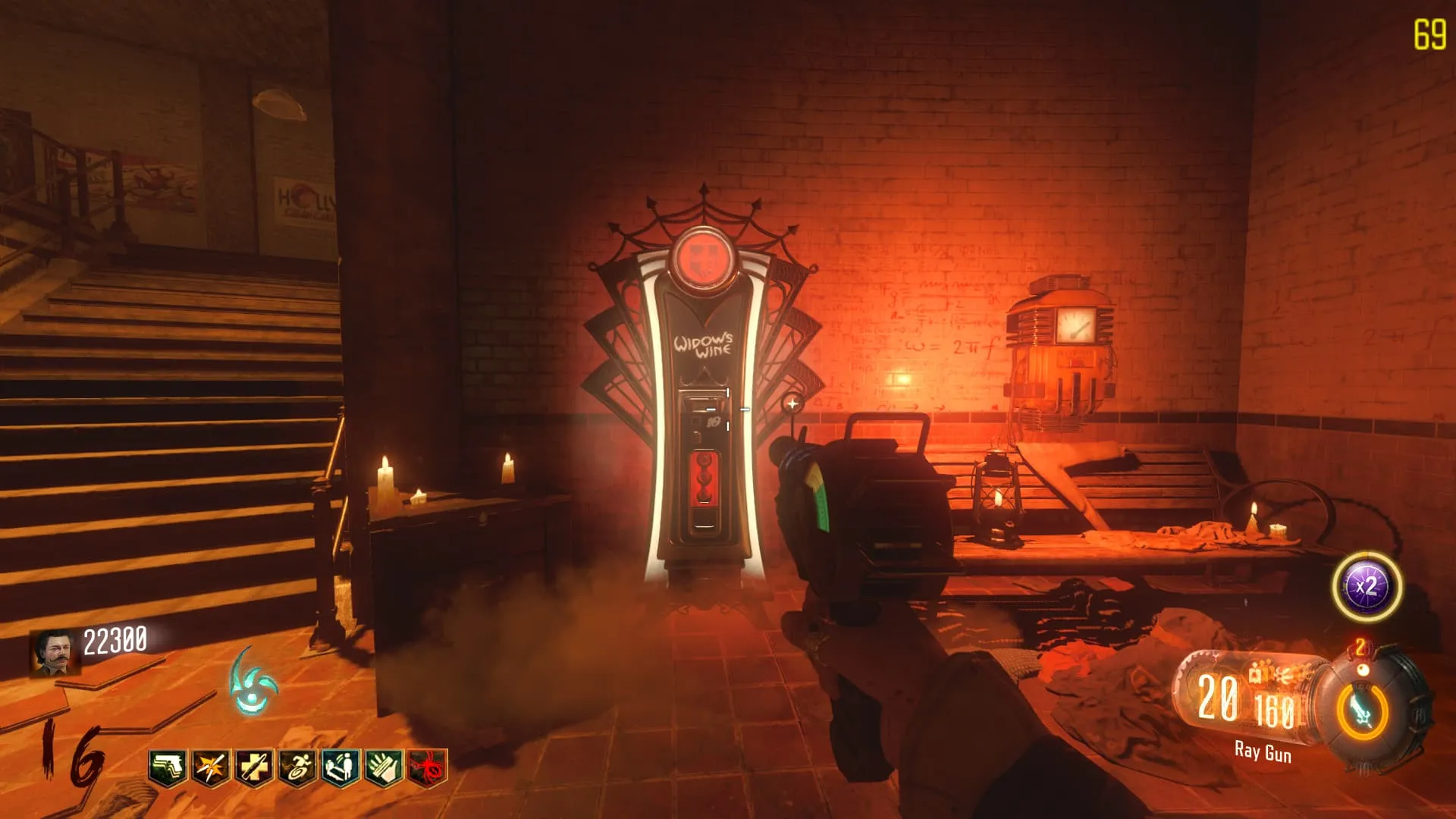Screen dimensions: 1456x819
Task: Select the Stamin-Up running man perk icon
Action: pyautogui.click(x=298, y=768)
